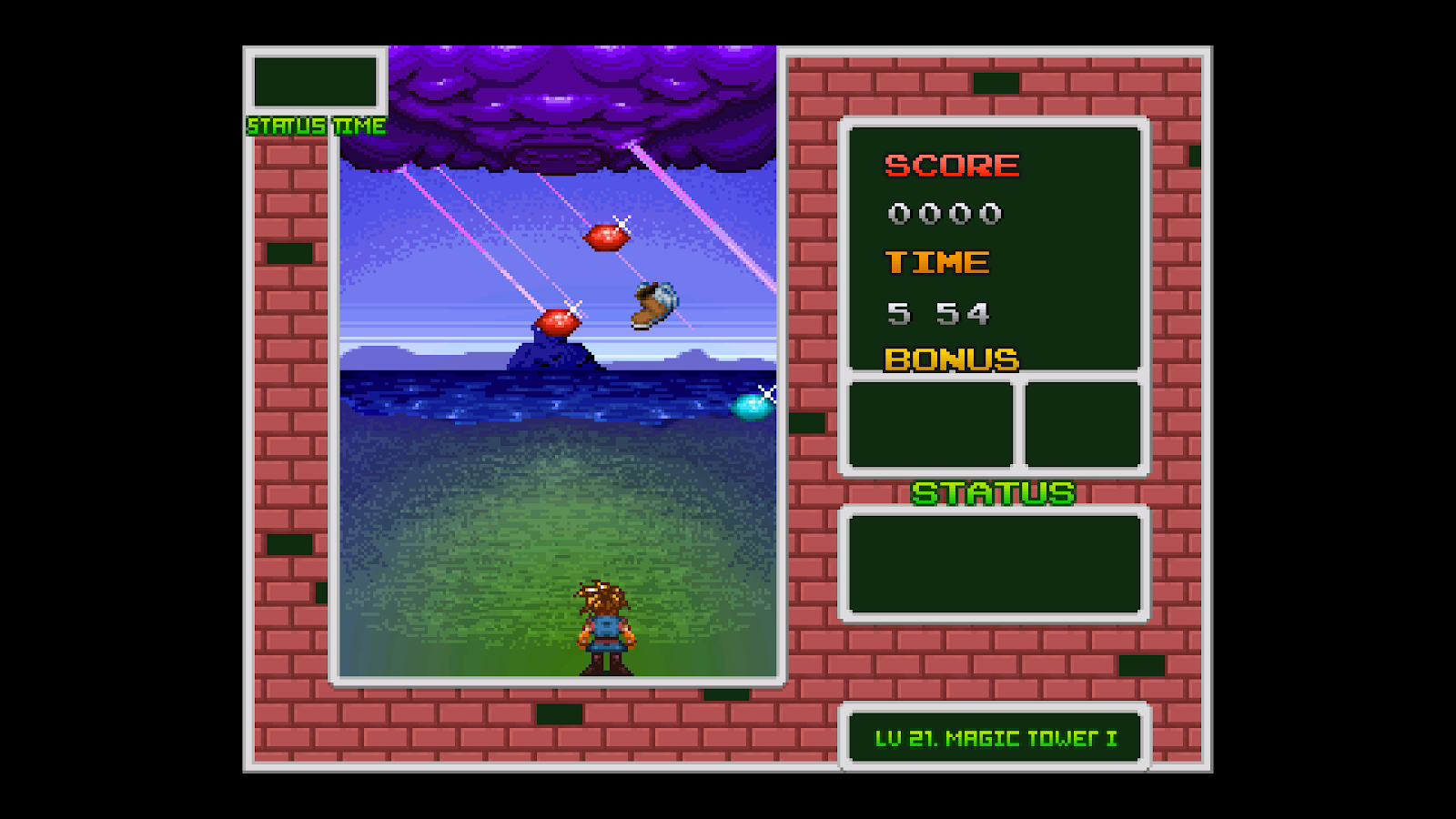This screenshot has width=1456, height=819.
Task: Select the STATUS label tab
Action: tap(995, 492)
